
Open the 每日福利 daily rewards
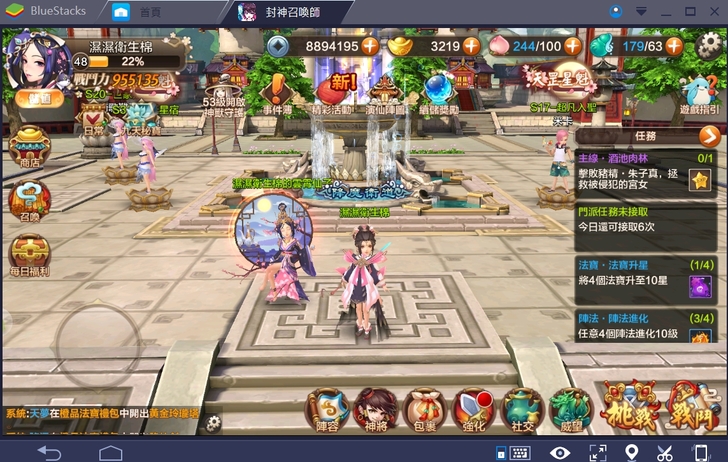coord(28,255)
